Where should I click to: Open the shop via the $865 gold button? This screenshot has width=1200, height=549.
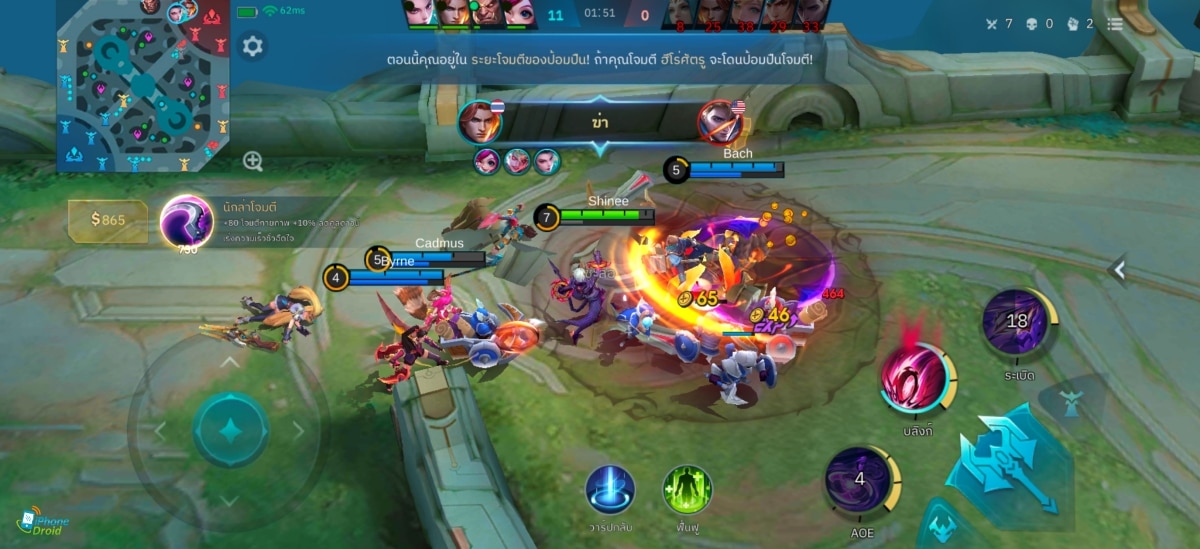coord(108,220)
